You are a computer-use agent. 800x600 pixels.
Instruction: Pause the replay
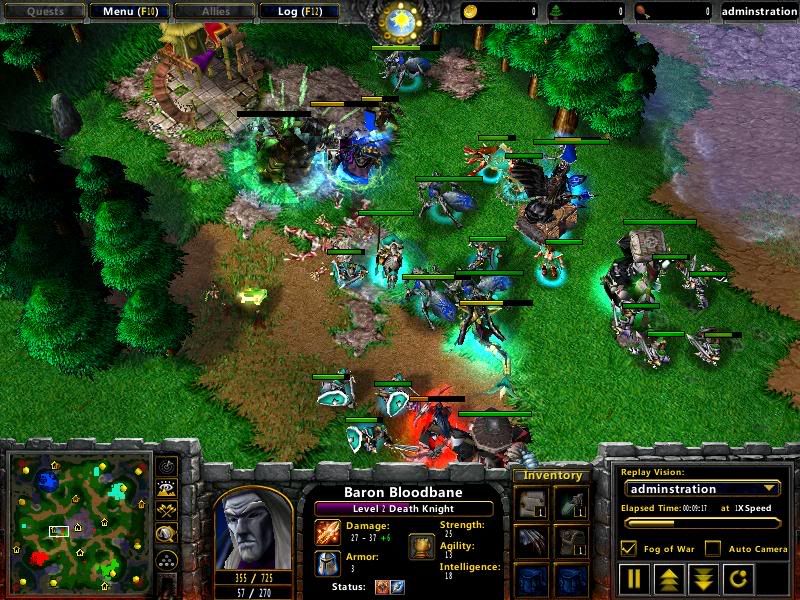[634, 578]
